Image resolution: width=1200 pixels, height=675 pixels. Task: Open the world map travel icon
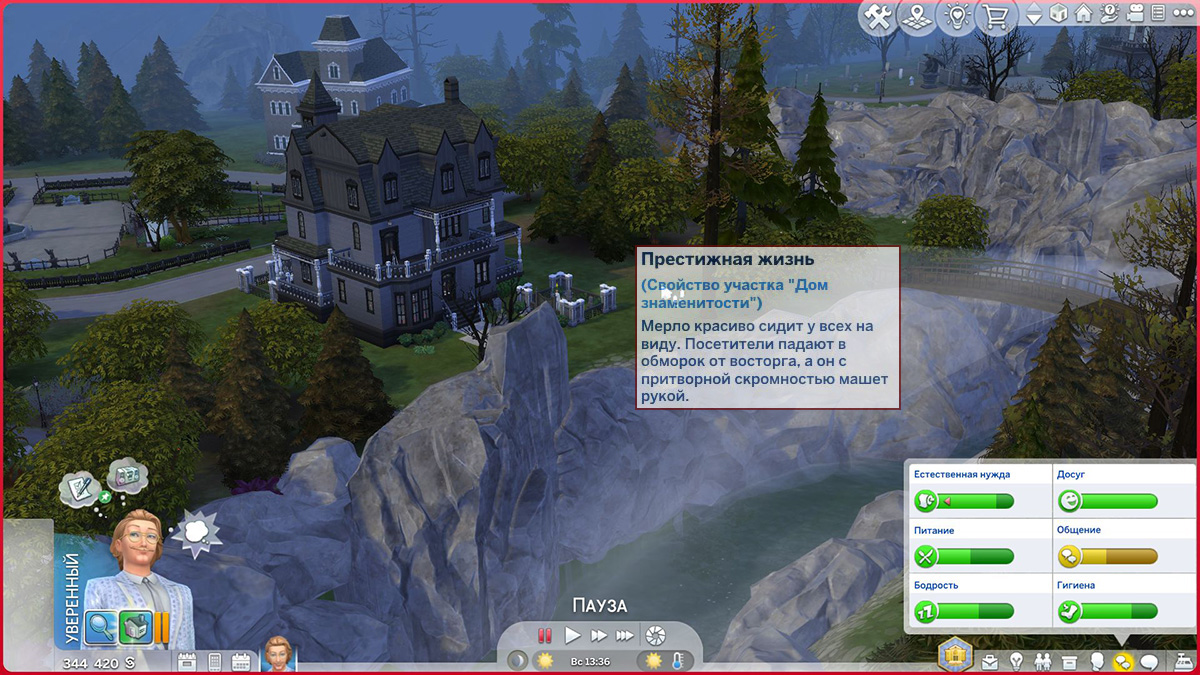point(918,17)
